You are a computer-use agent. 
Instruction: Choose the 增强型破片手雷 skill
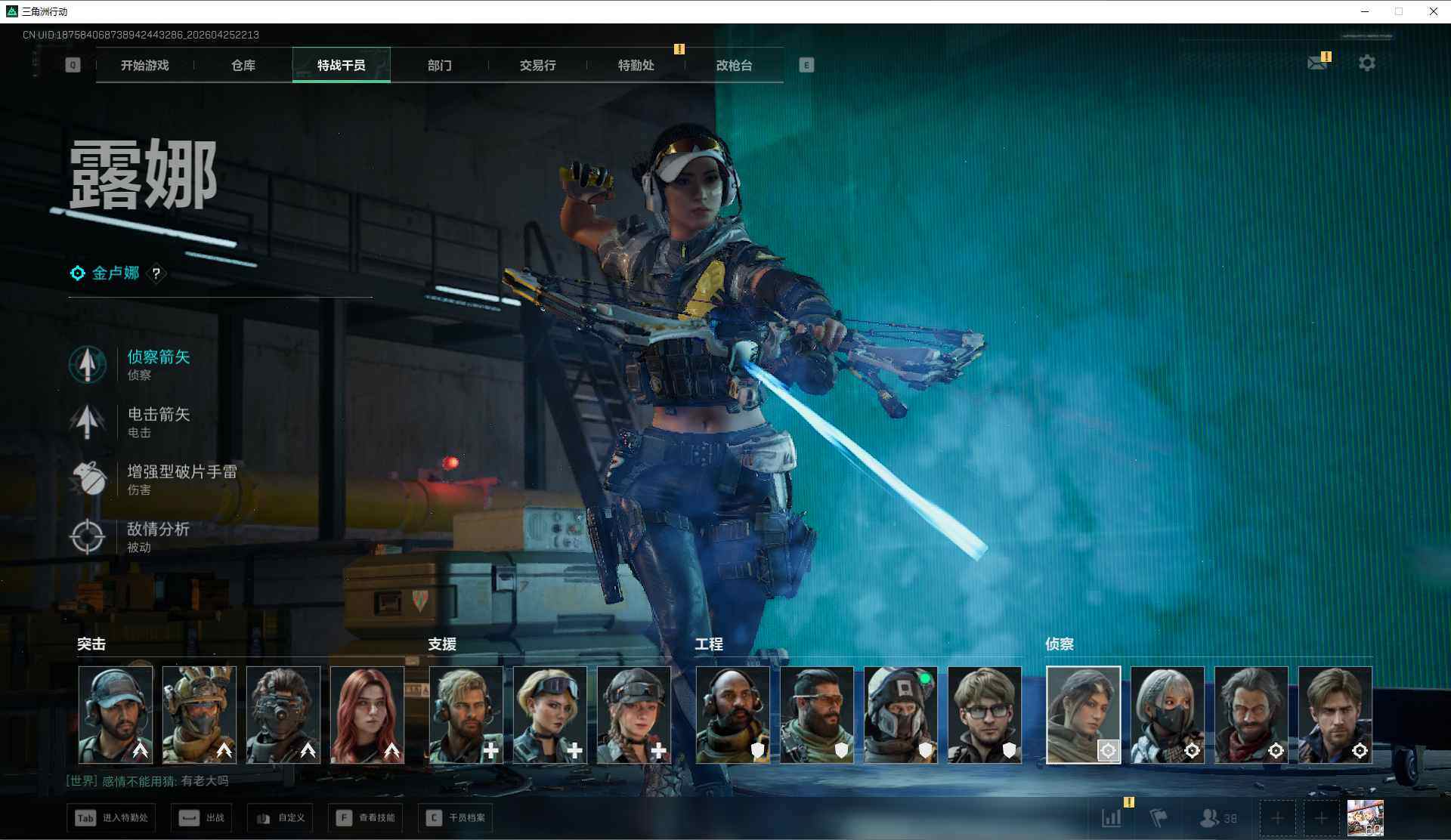[180, 479]
